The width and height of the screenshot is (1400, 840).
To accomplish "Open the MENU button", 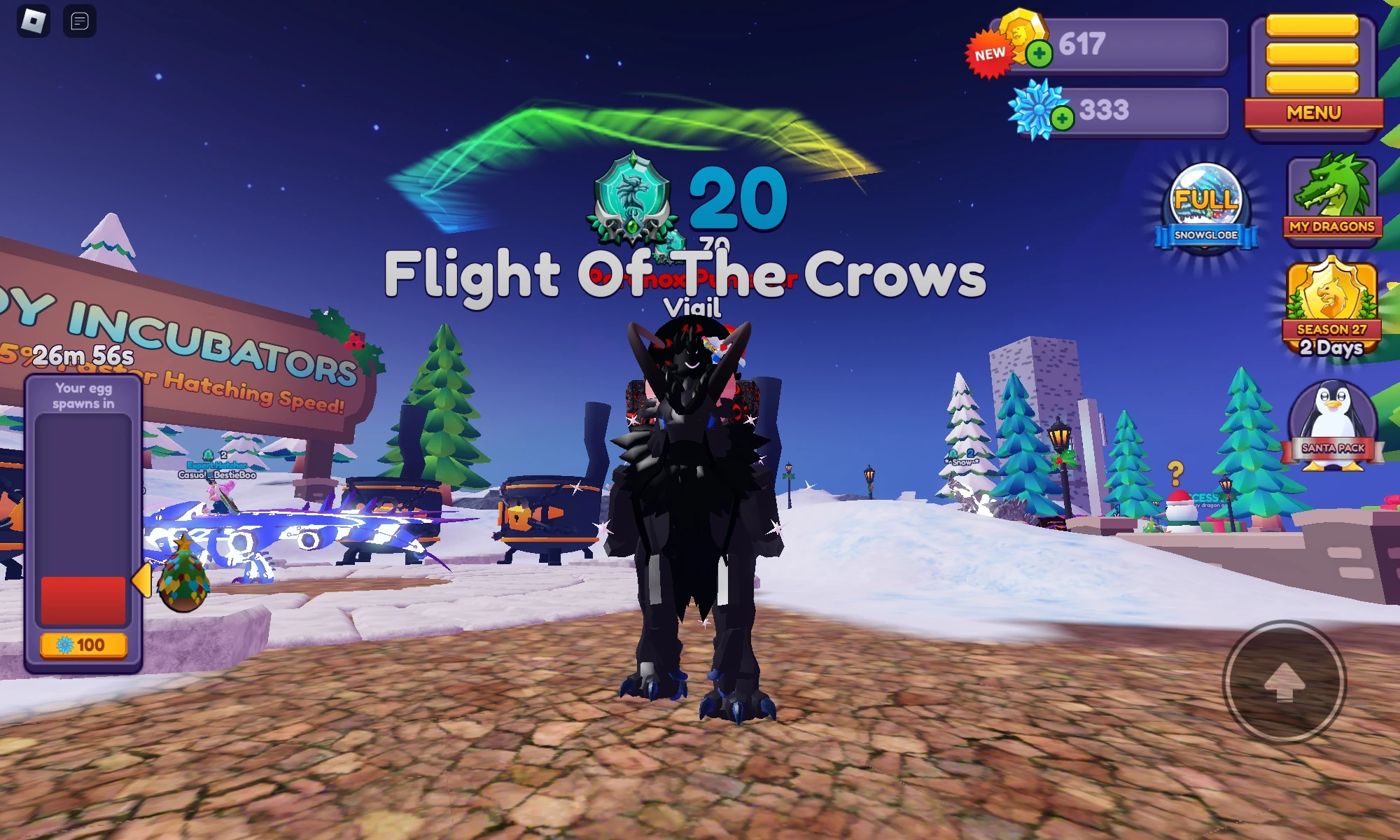I will click(x=1312, y=113).
